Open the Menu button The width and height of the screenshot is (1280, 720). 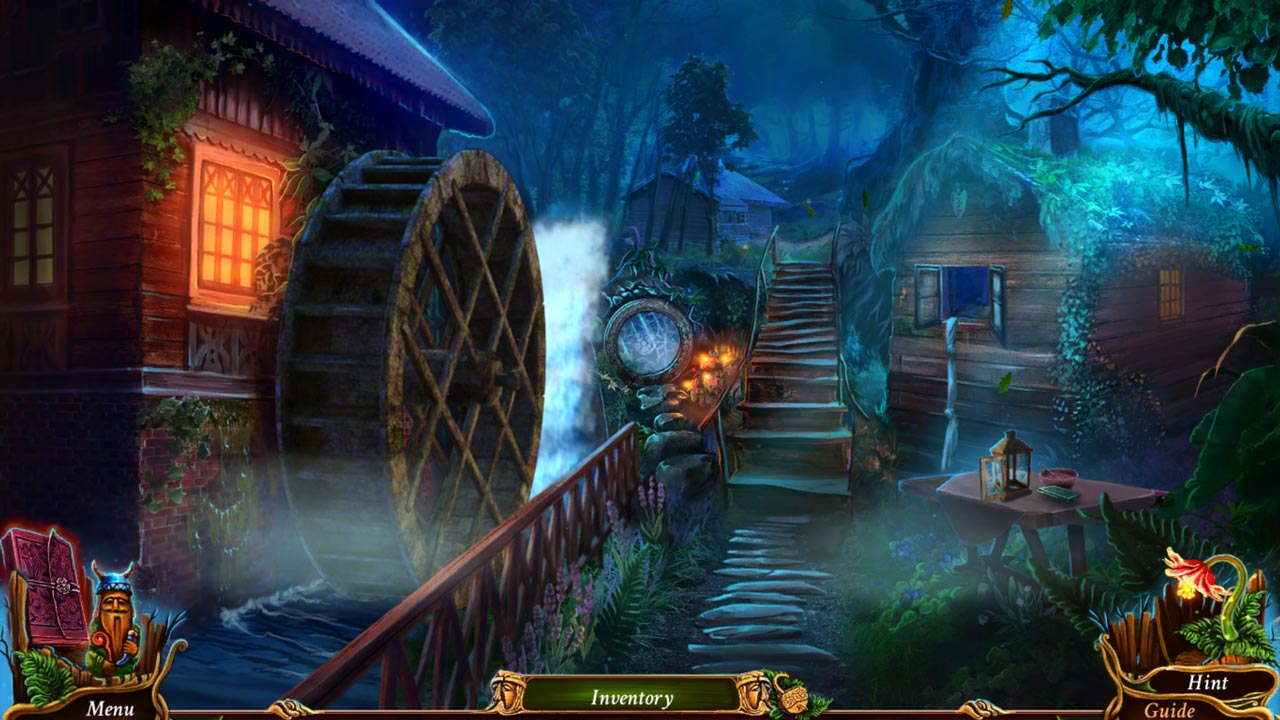(x=109, y=708)
